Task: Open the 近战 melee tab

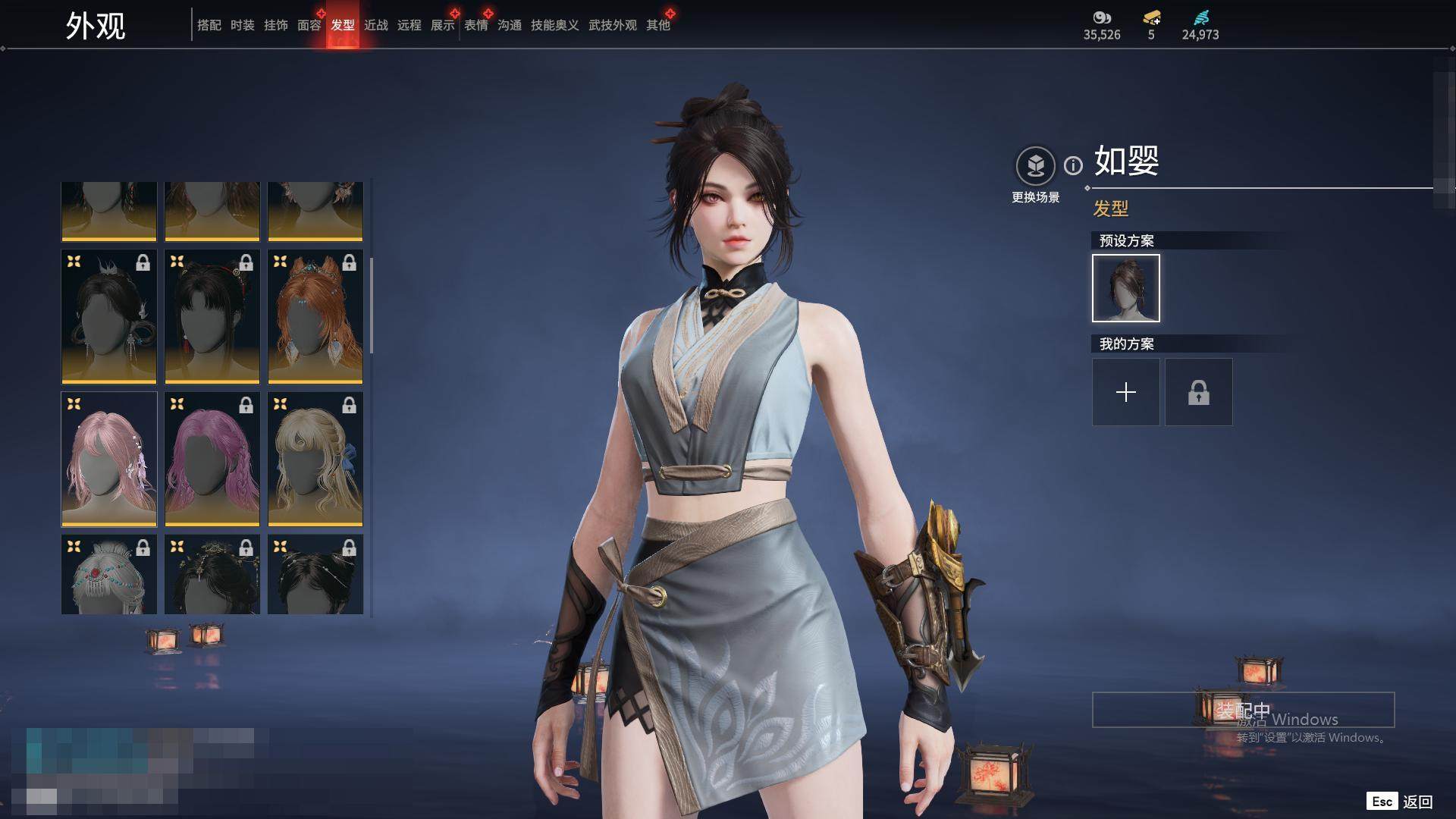Action: coord(375,25)
